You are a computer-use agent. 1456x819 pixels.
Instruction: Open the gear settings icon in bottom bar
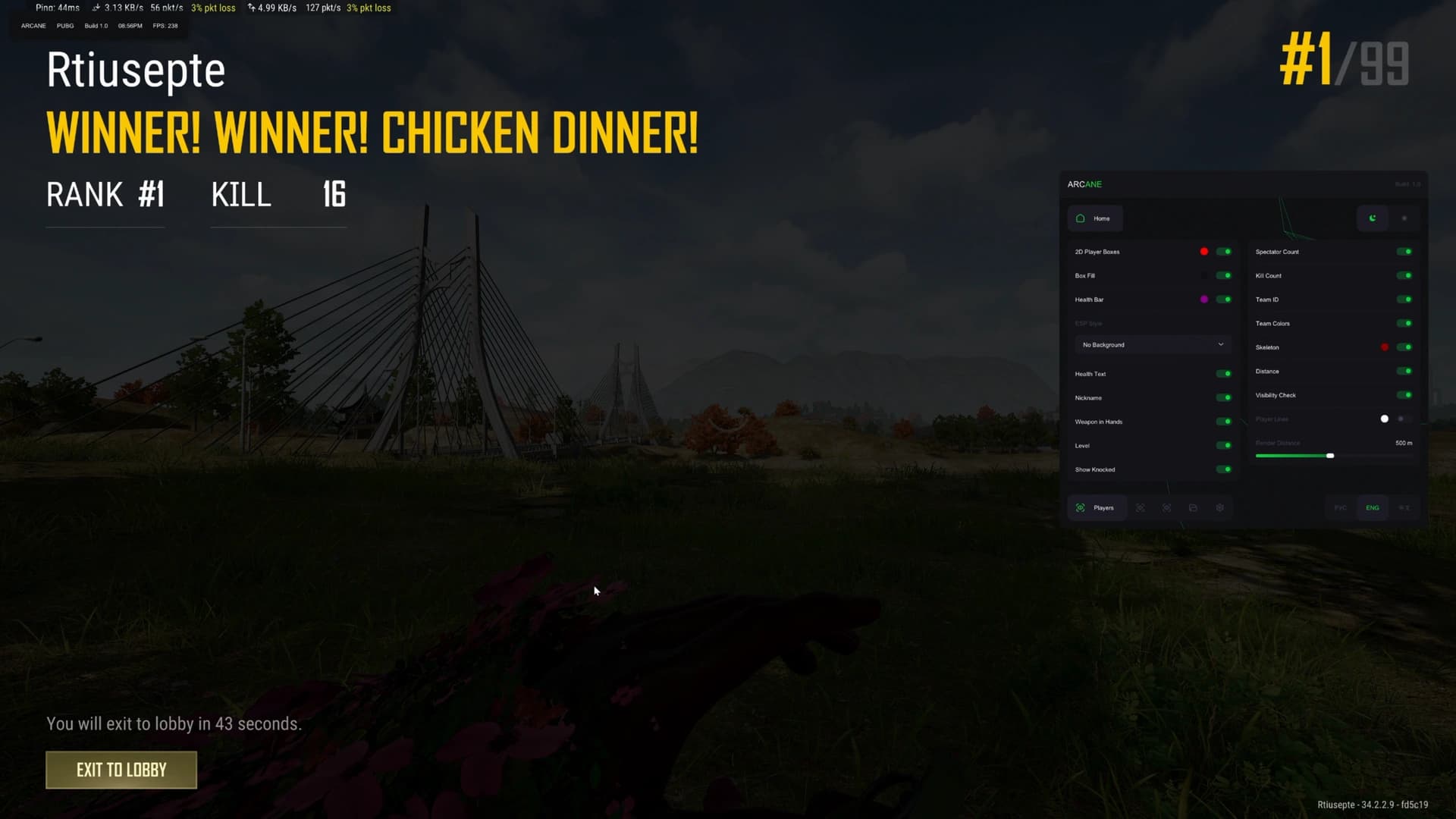(1219, 507)
